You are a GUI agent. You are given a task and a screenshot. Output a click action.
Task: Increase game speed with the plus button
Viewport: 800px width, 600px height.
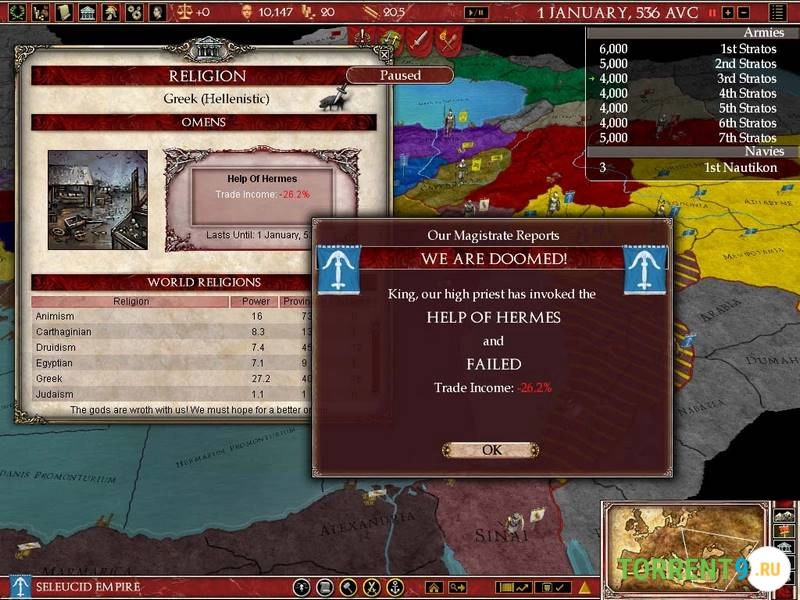pos(727,13)
